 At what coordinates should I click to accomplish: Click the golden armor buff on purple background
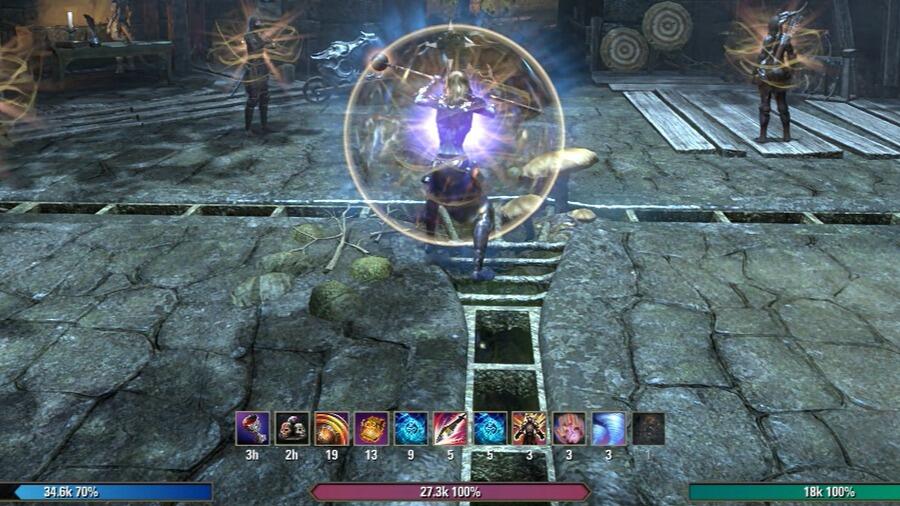[x=371, y=428]
